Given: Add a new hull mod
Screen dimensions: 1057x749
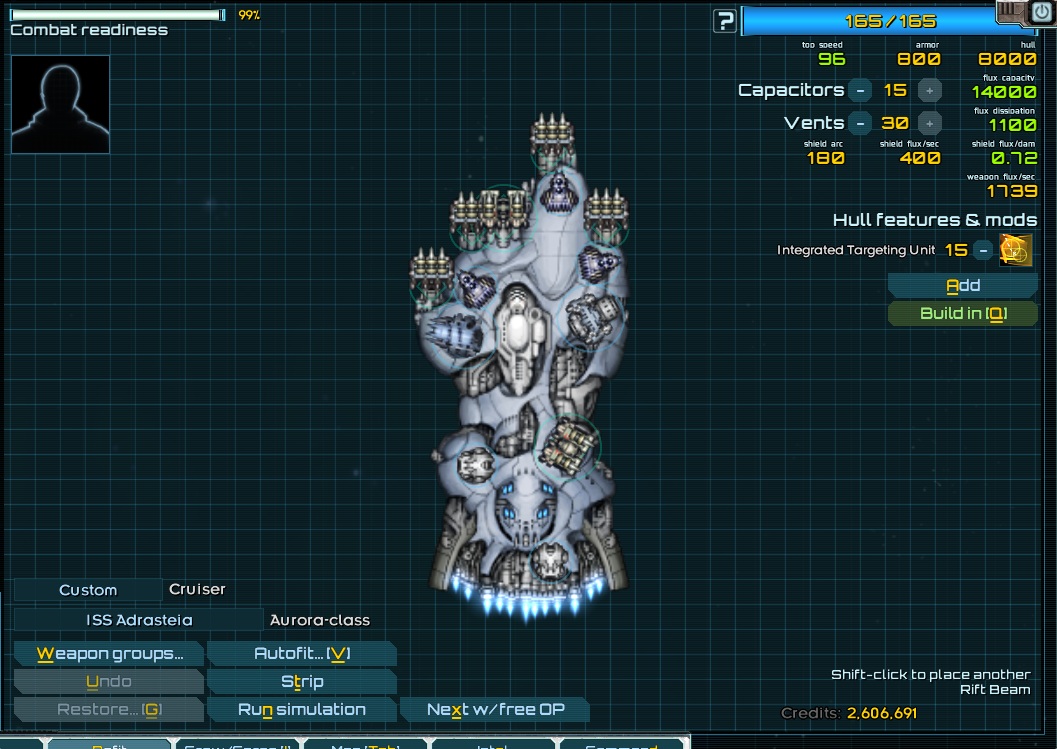Looking at the screenshot, I should click(962, 286).
